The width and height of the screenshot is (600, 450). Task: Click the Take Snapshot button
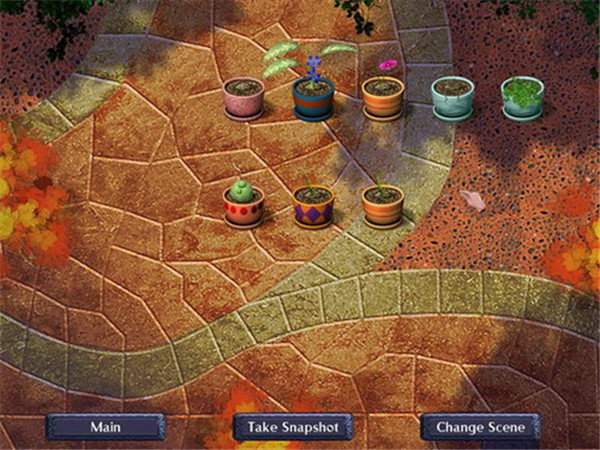pos(293,427)
